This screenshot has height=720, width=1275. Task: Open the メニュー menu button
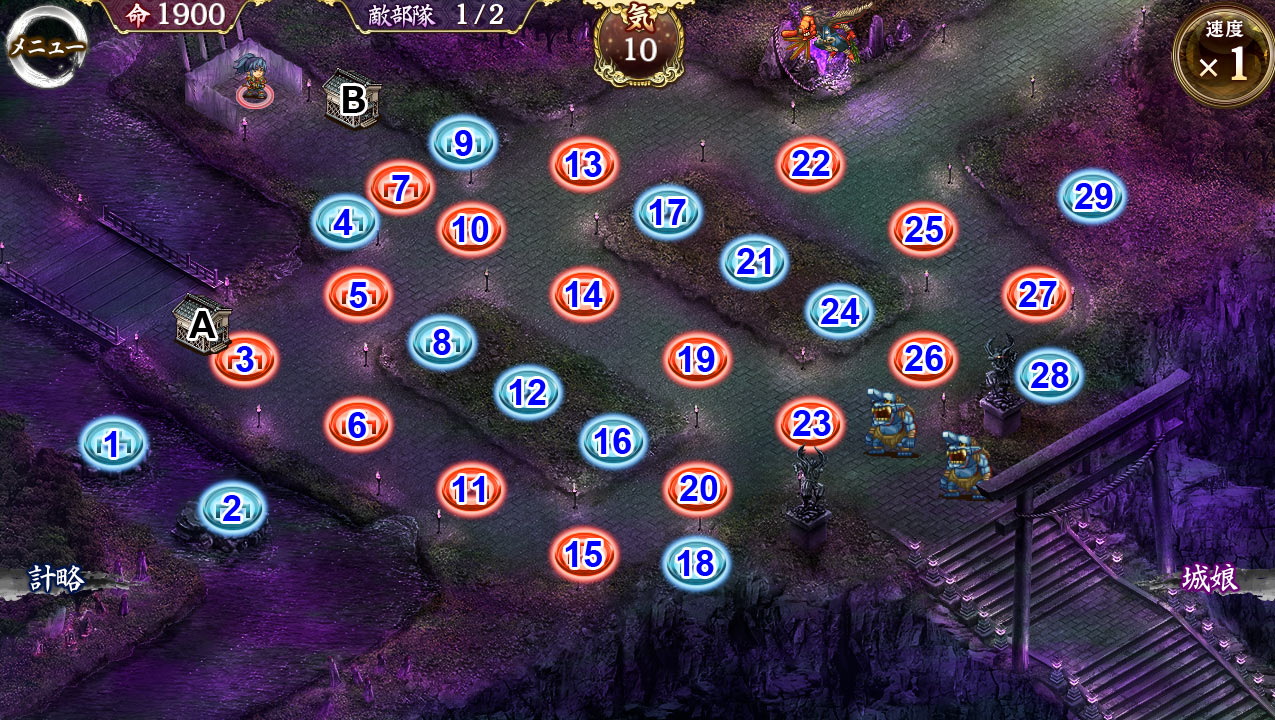click(46, 46)
